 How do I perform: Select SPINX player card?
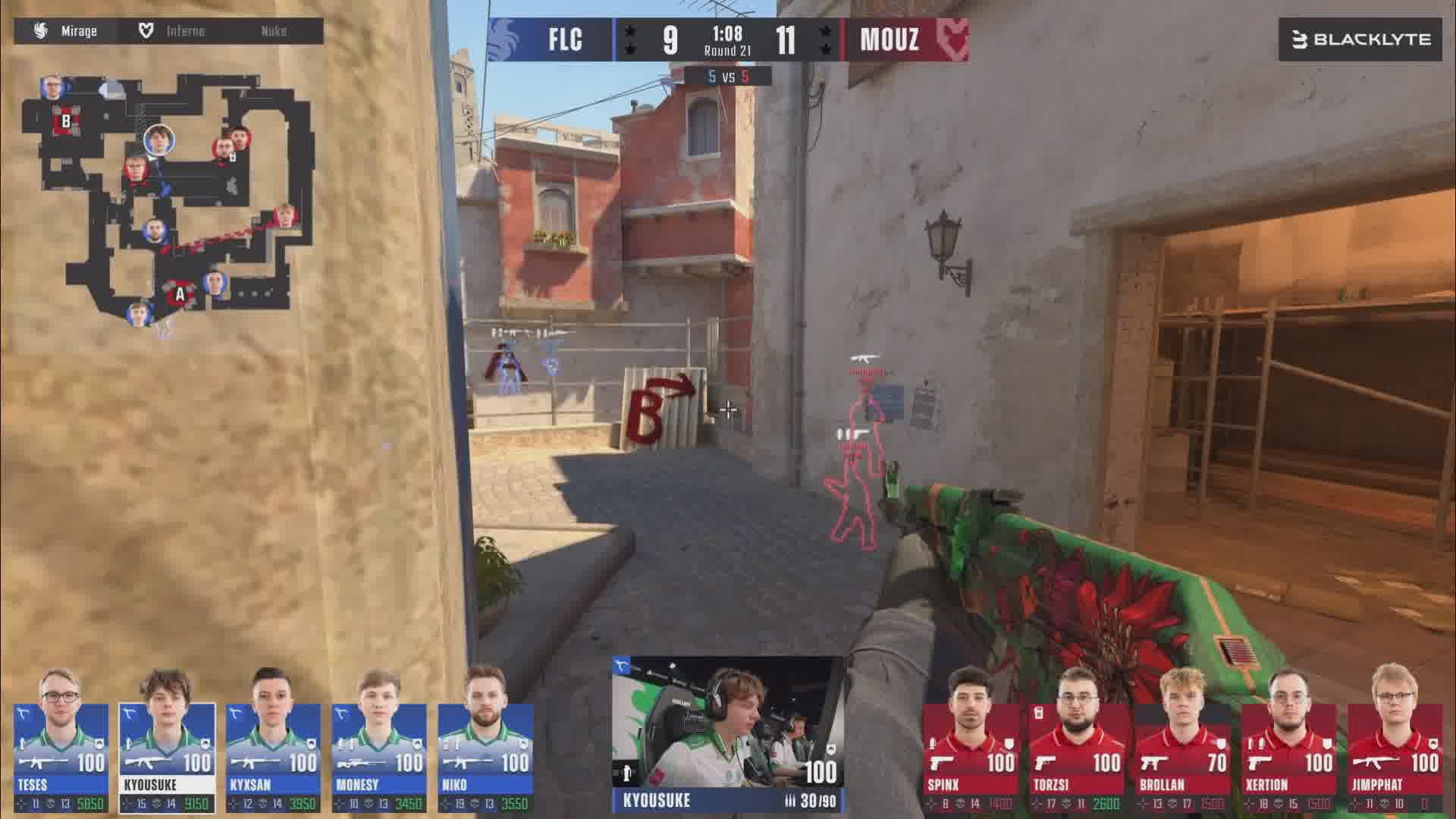pyautogui.click(x=971, y=756)
